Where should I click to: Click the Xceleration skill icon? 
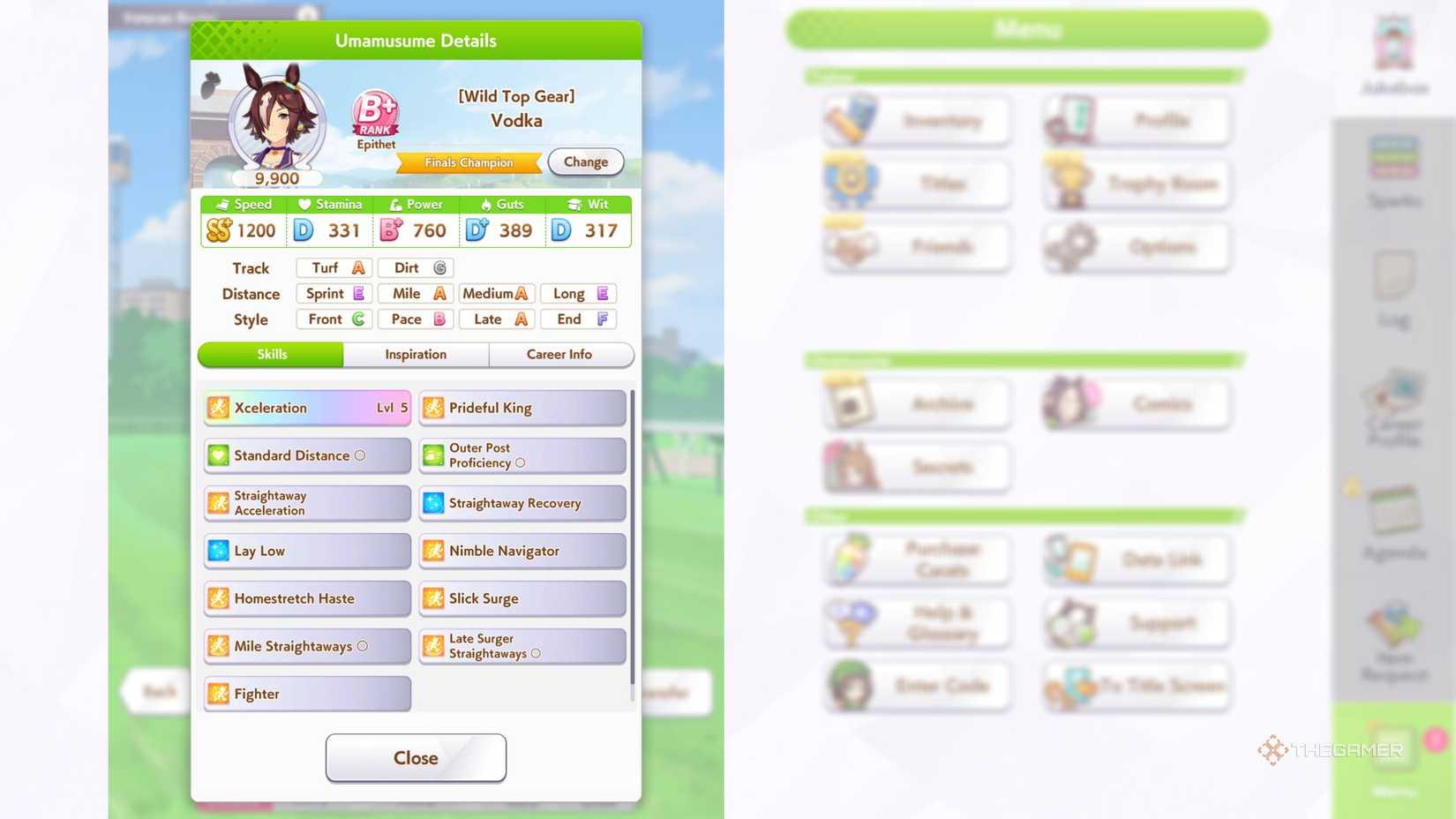(218, 407)
